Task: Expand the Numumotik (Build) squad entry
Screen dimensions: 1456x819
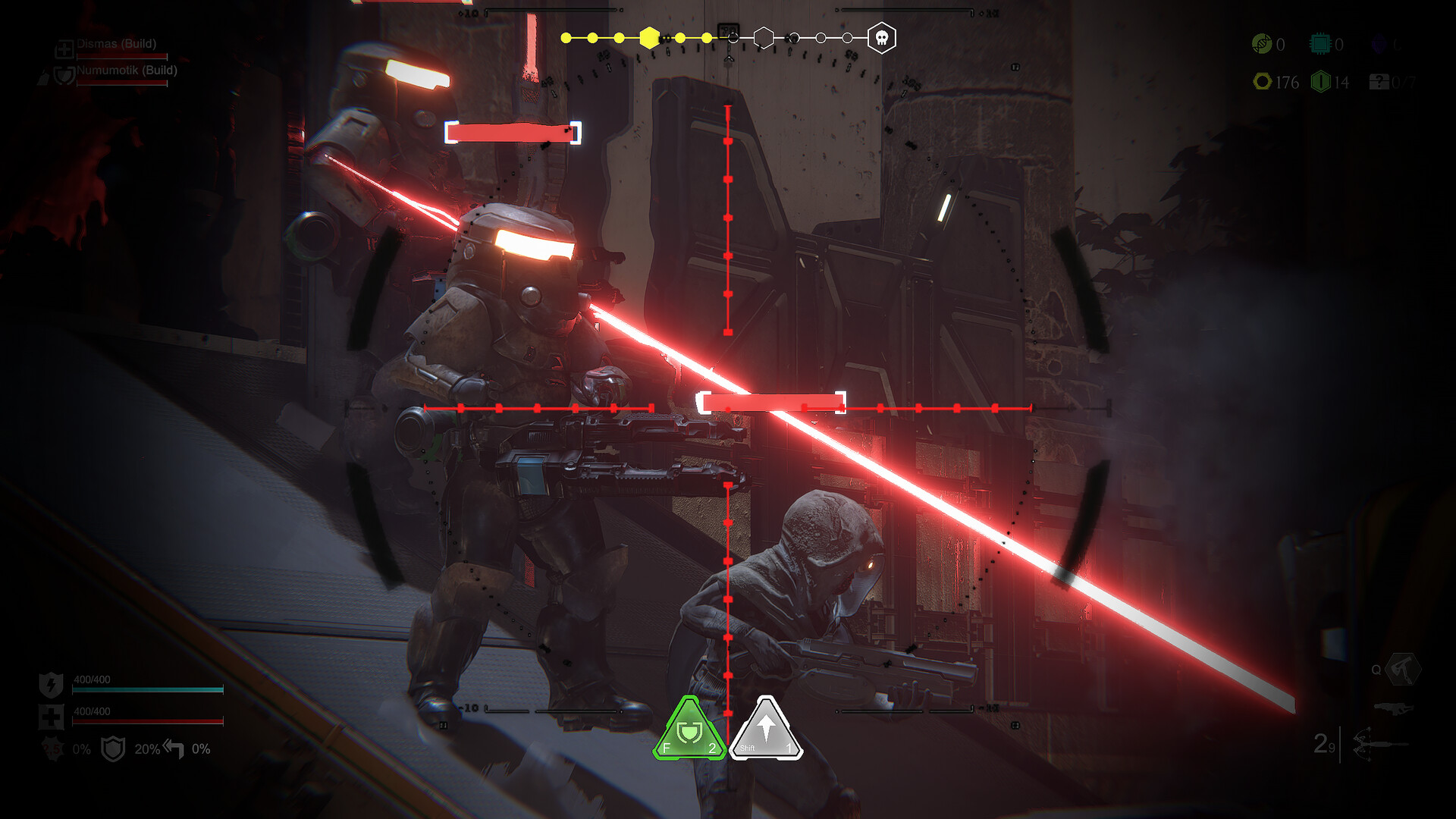Action: click(x=125, y=71)
